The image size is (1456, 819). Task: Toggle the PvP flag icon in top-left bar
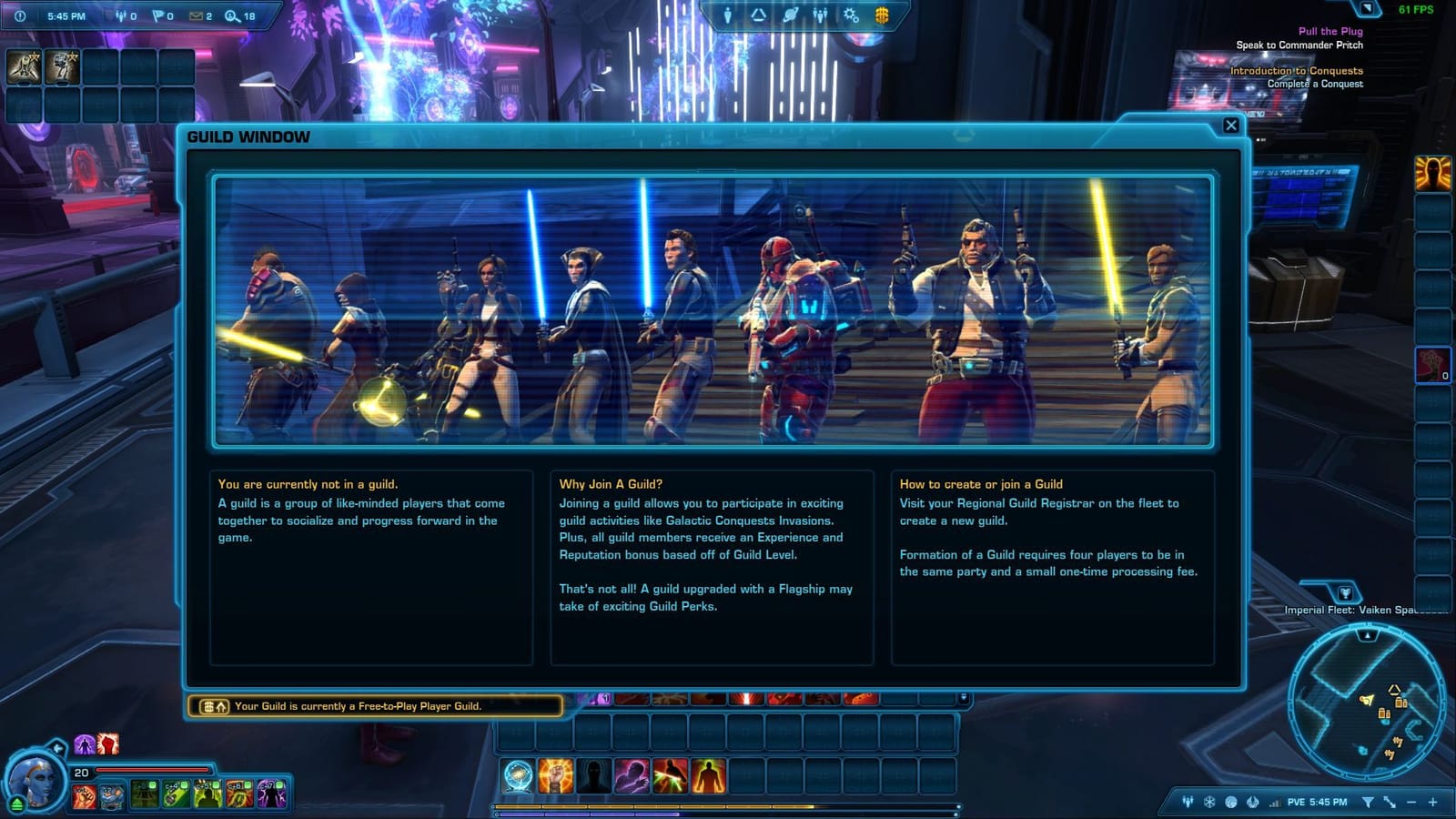[158, 16]
